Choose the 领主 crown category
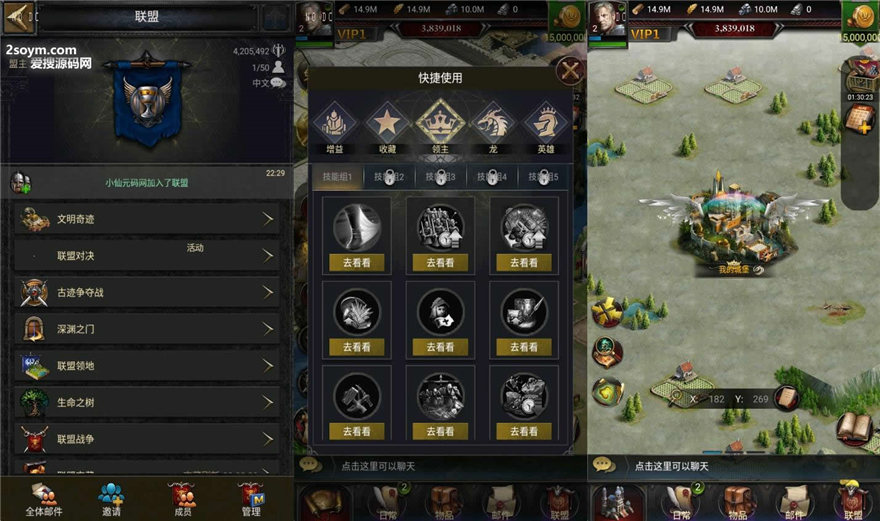Viewport: 880px width, 521px height. click(440, 125)
